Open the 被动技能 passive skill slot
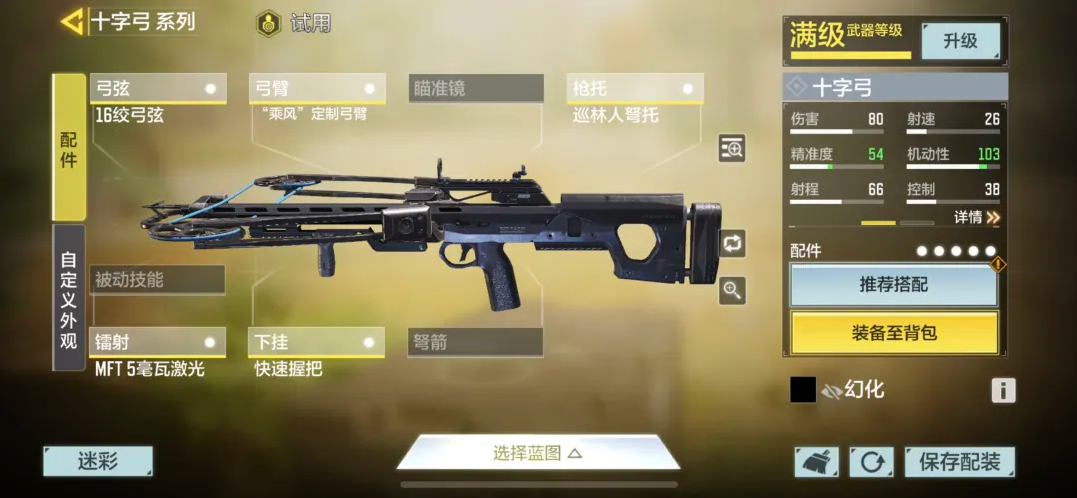Screen dimensions: 1077x498 pyautogui.click(x=158, y=280)
